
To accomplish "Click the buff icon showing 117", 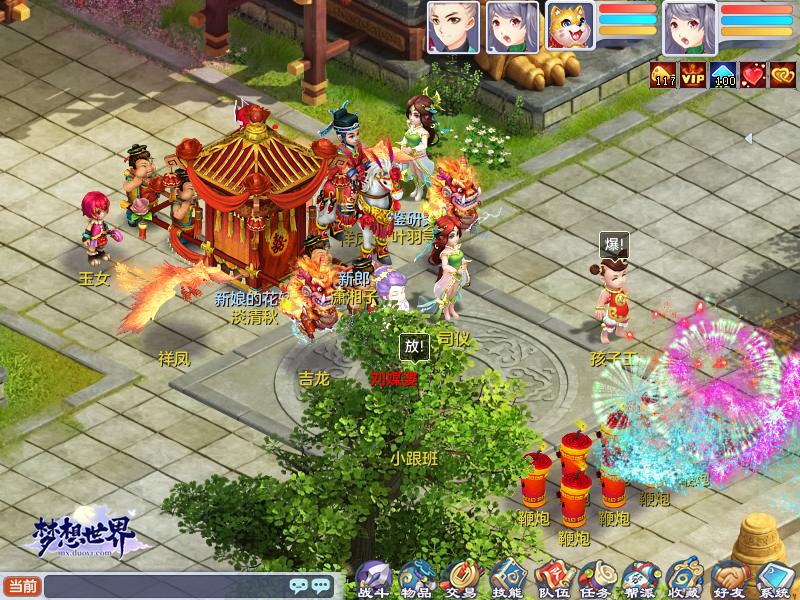I will pos(663,75).
